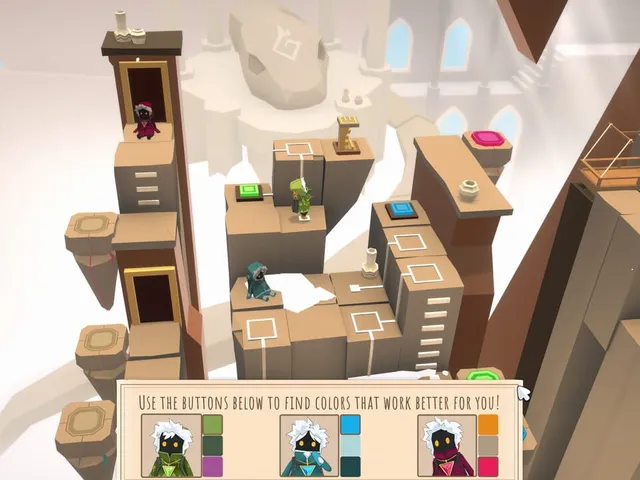Select the light green color swatch
640x480 pixels.
(x=212, y=424)
